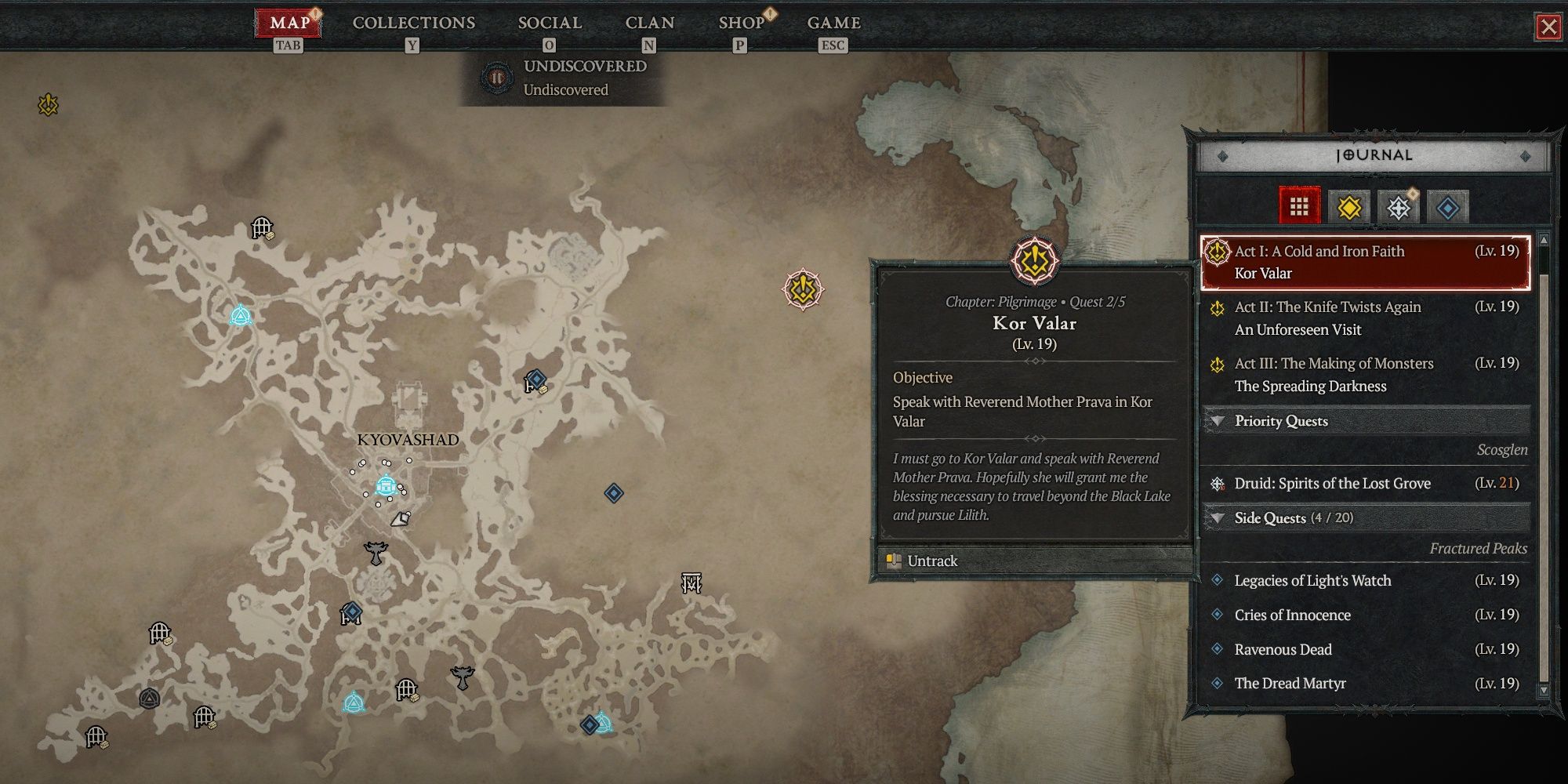Switch to the COLLECTIONS tab
The height and width of the screenshot is (784, 1568).
(413, 23)
